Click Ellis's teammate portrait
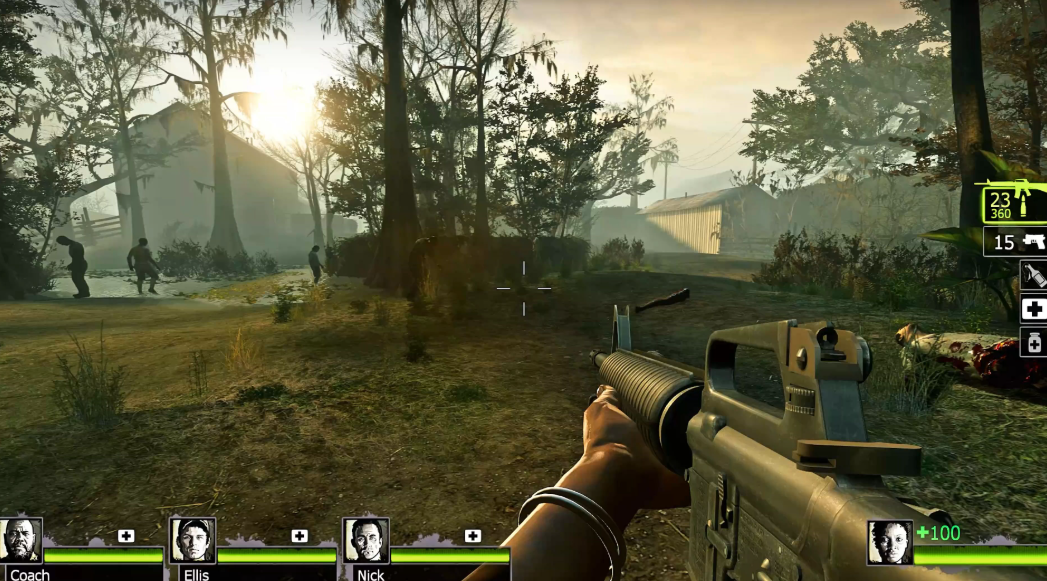Image resolution: width=1047 pixels, height=581 pixels. coord(192,540)
